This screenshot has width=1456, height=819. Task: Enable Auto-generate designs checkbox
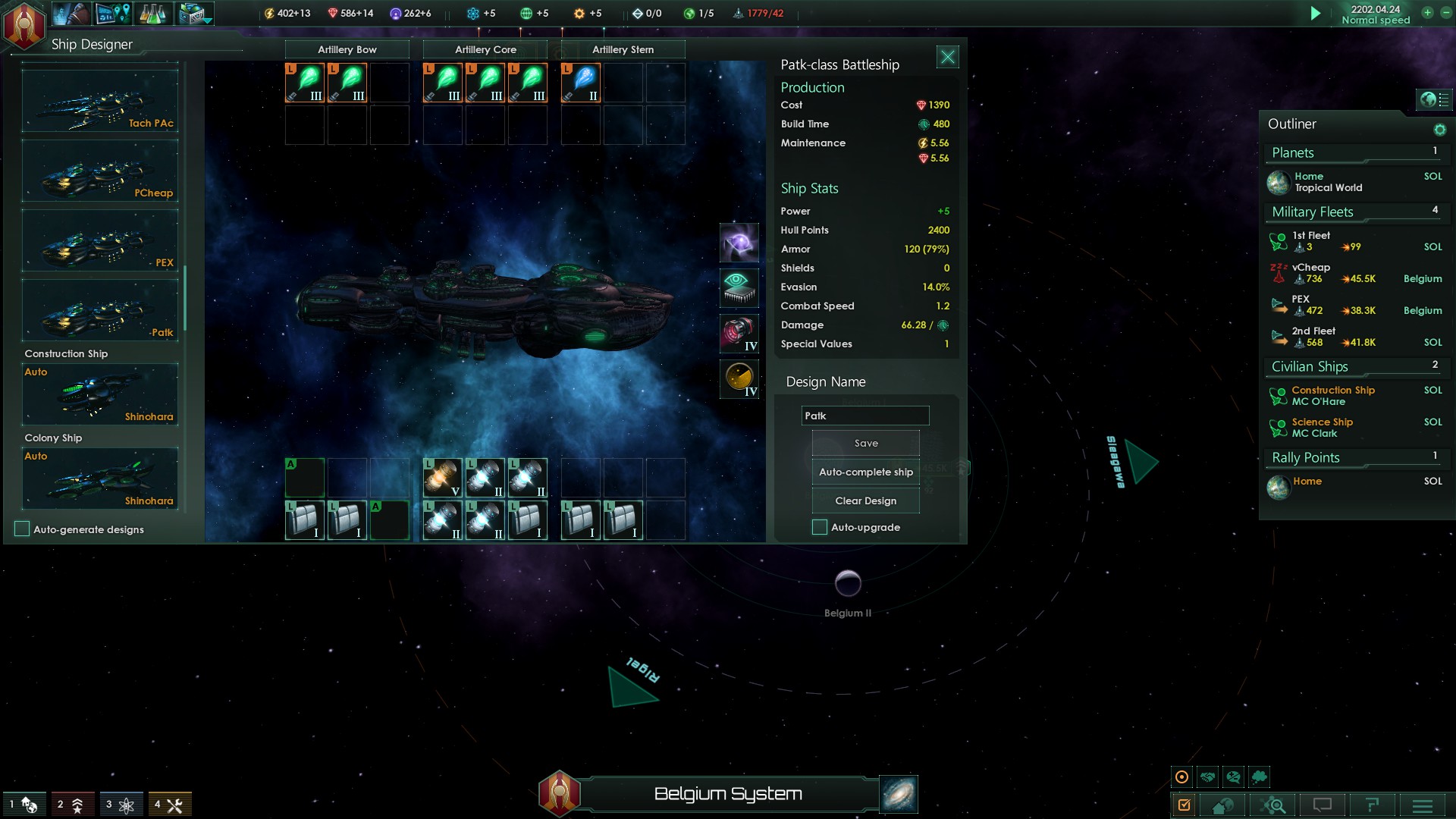pos(22,529)
